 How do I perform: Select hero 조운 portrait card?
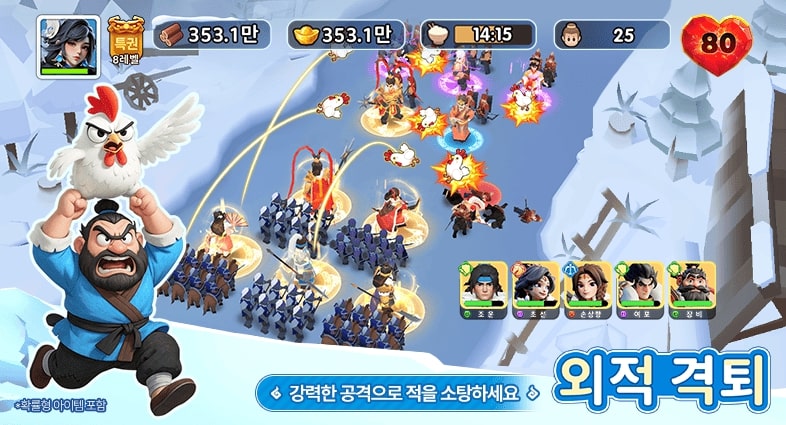(x=484, y=288)
